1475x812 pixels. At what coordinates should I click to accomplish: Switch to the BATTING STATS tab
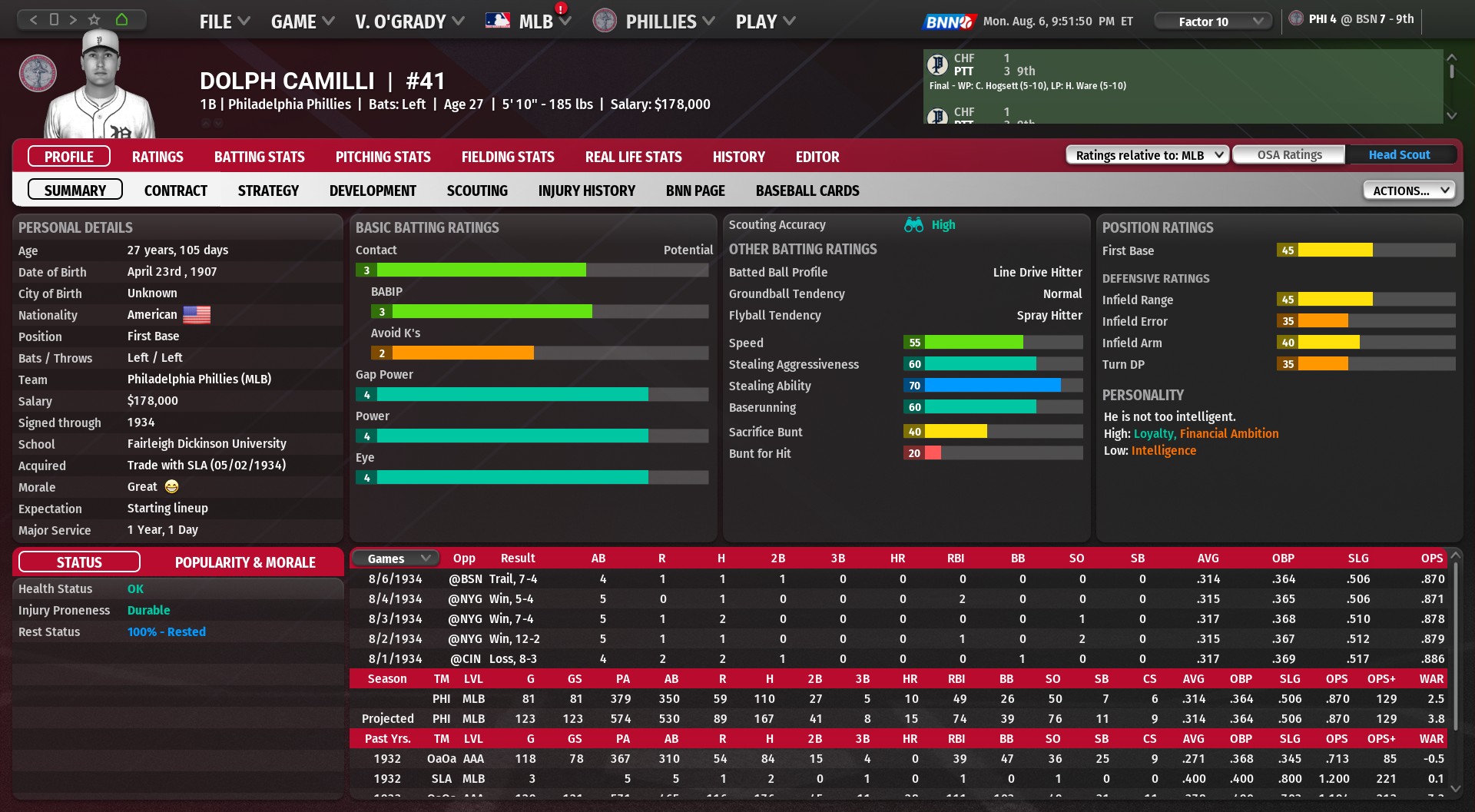[259, 157]
